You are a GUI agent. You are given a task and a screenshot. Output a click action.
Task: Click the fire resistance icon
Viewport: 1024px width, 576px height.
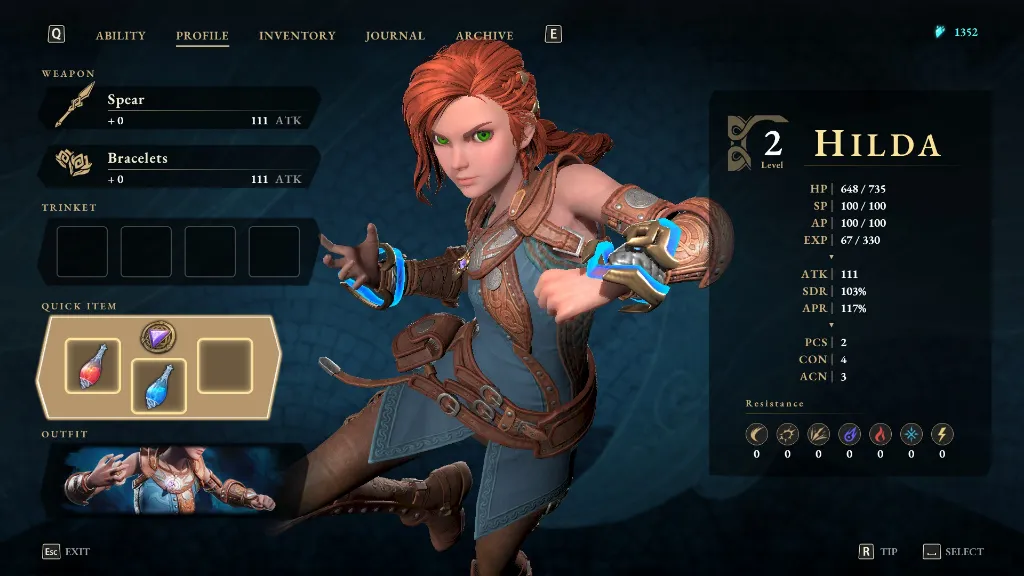click(x=880, y=435)
